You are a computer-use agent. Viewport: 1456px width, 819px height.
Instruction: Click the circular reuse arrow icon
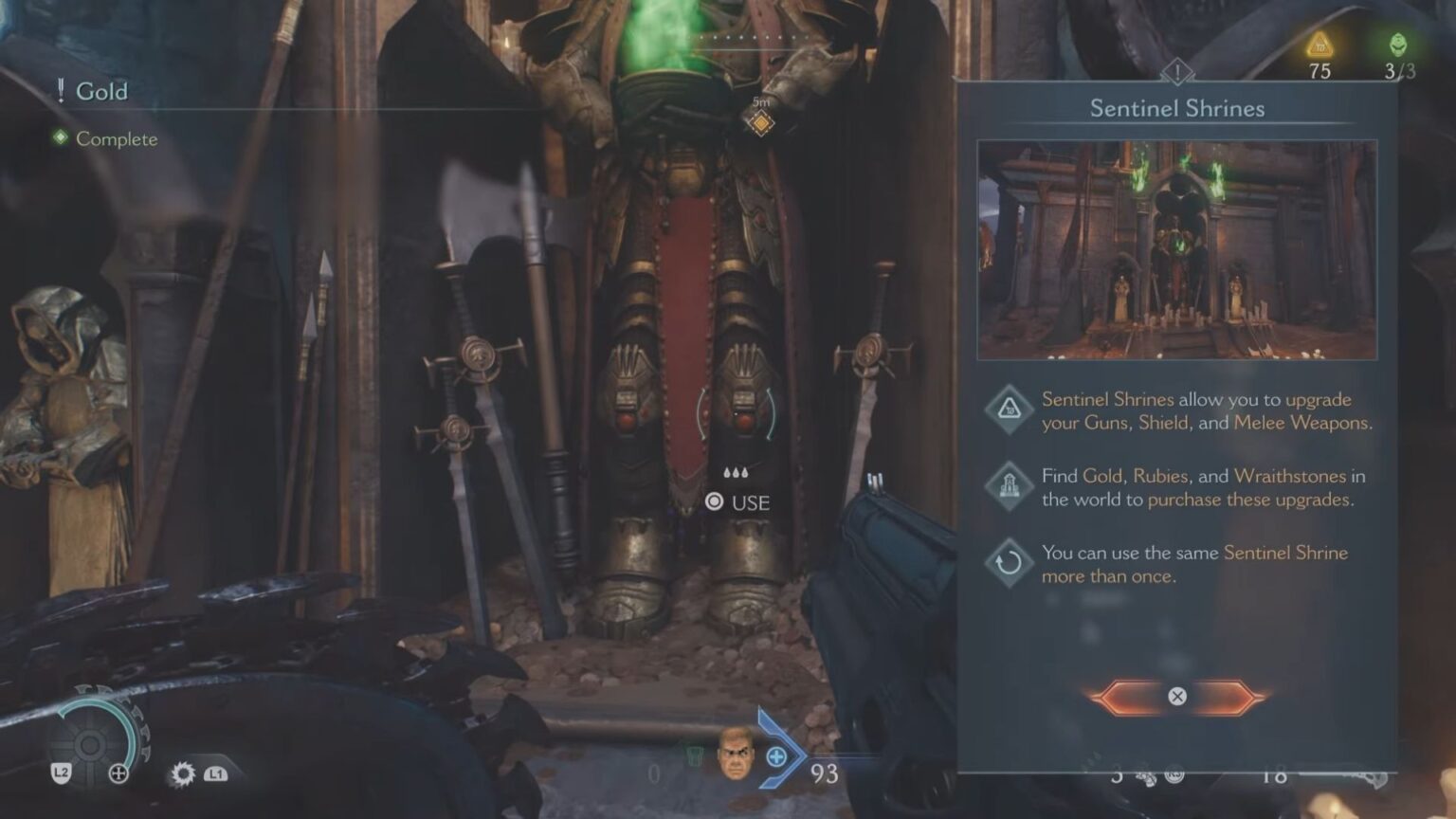pos(1010,561)
